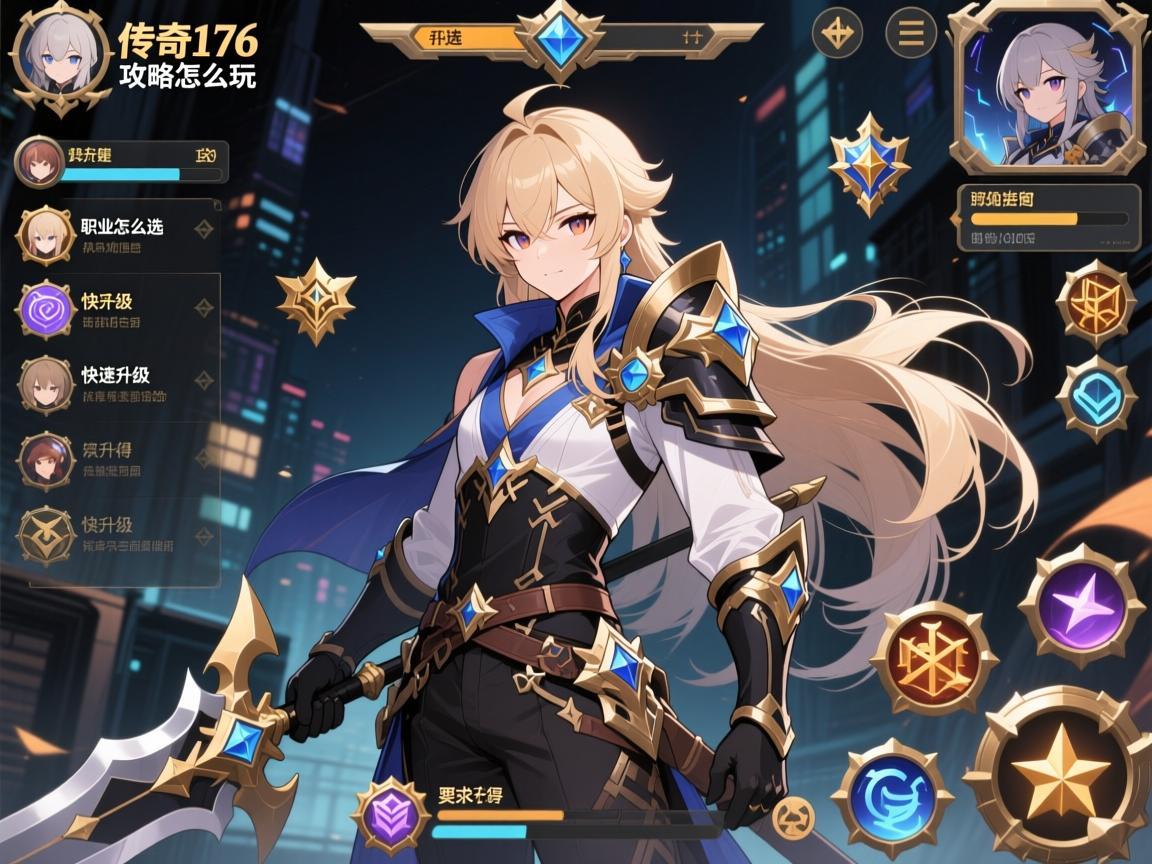Choose the 快升级 entry with purple swirl icon

(x=120, y=309)
